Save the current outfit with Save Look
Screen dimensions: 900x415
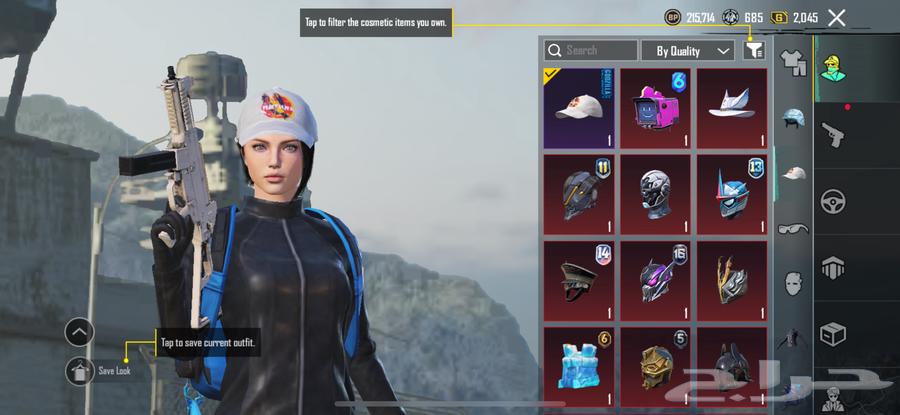click(80, 371)
